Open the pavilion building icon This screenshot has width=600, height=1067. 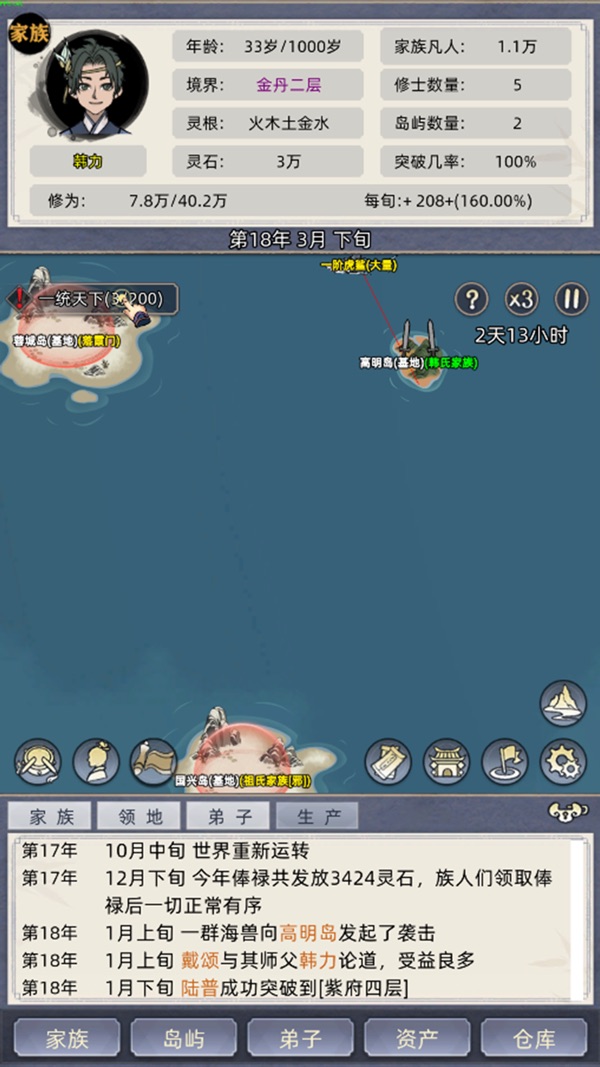coord(446,762)
